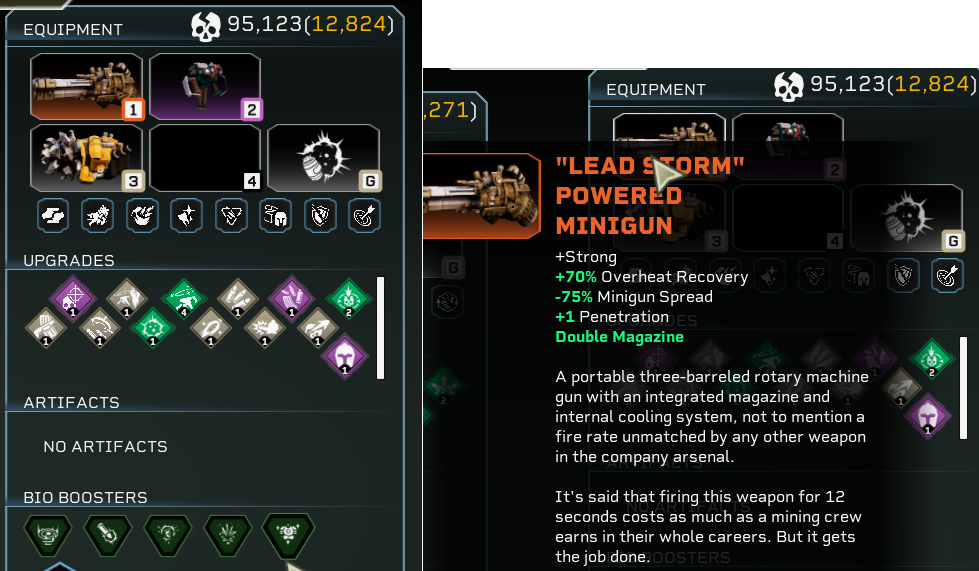This screenshot has height=571, width=979.
Task: Choose the yellow drill slot 3 in left panel
Action: [86, 157]
